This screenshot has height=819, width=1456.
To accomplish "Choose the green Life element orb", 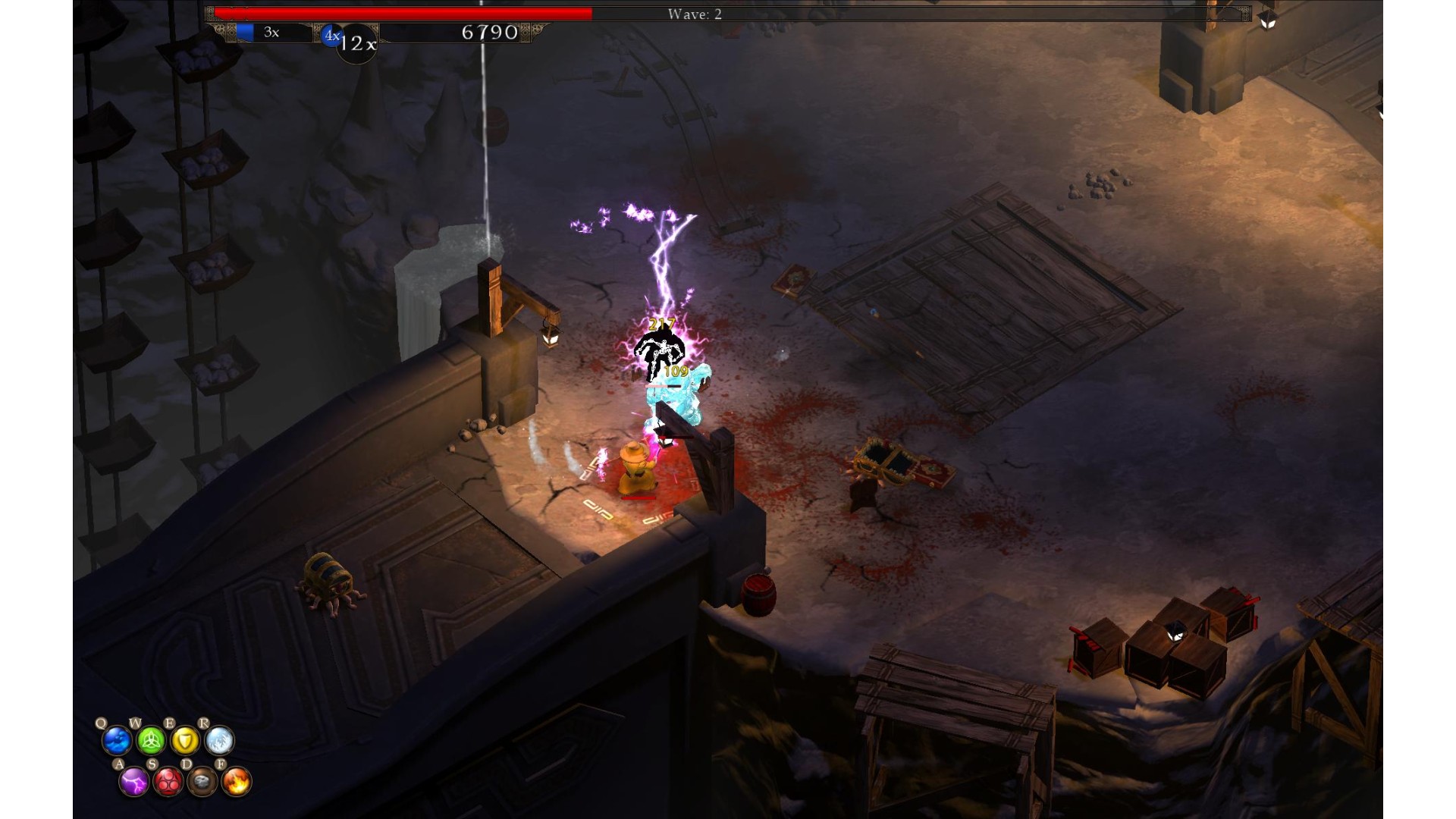I will (151, 740).
